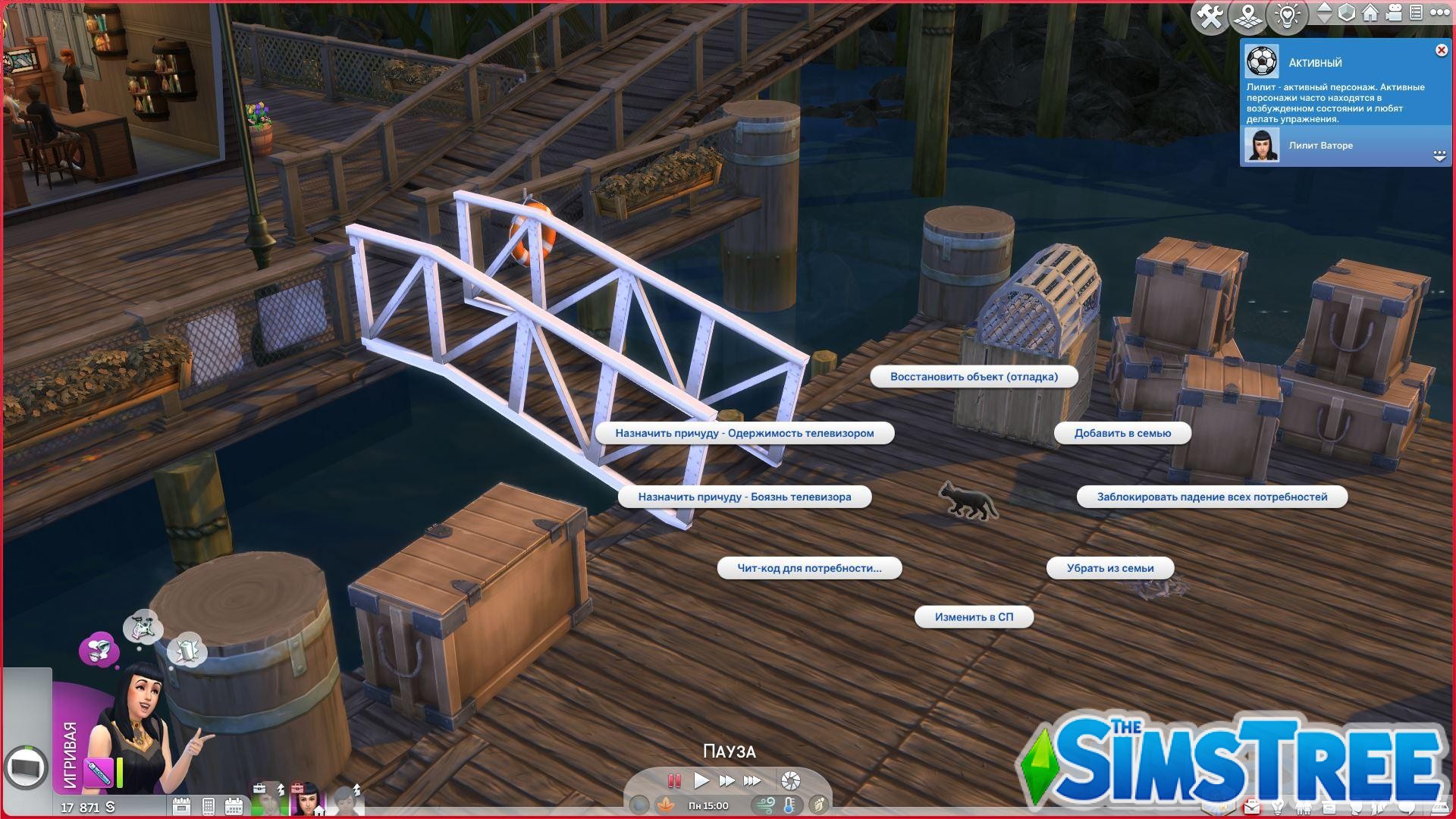The width and height of the screenshot is (1456, 819).
Task: Open the Sim's phone icon
Action: pos(207,806)
